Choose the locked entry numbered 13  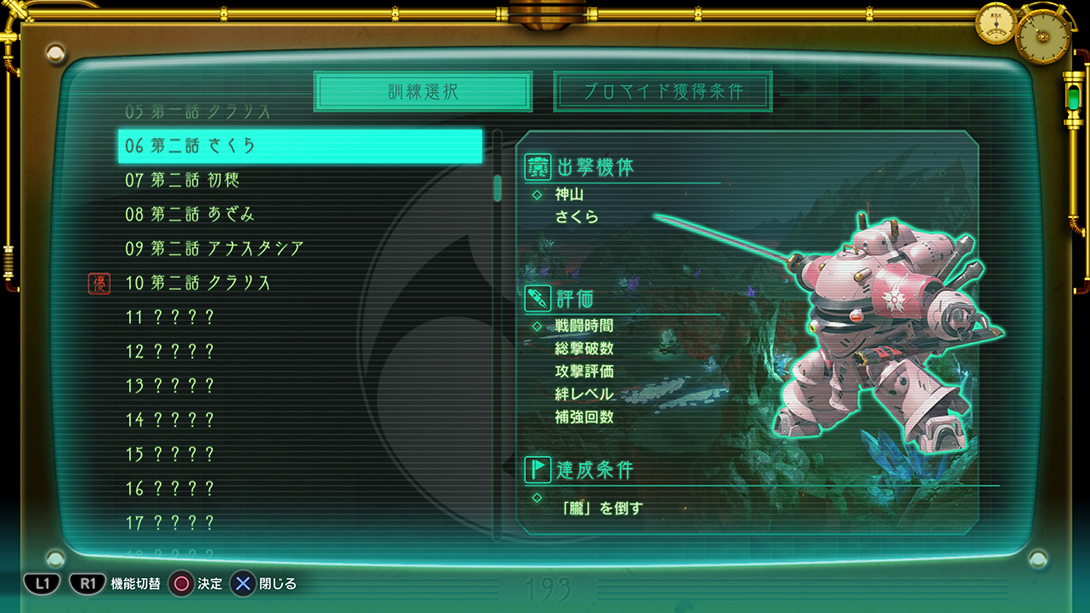(299, 385)
